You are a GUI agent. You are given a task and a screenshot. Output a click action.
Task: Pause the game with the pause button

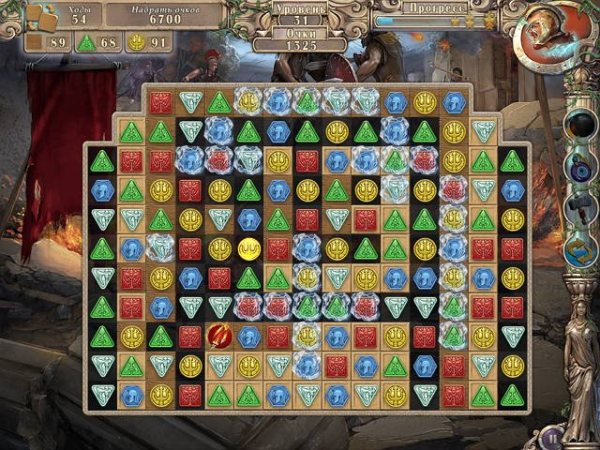(549, 438)
